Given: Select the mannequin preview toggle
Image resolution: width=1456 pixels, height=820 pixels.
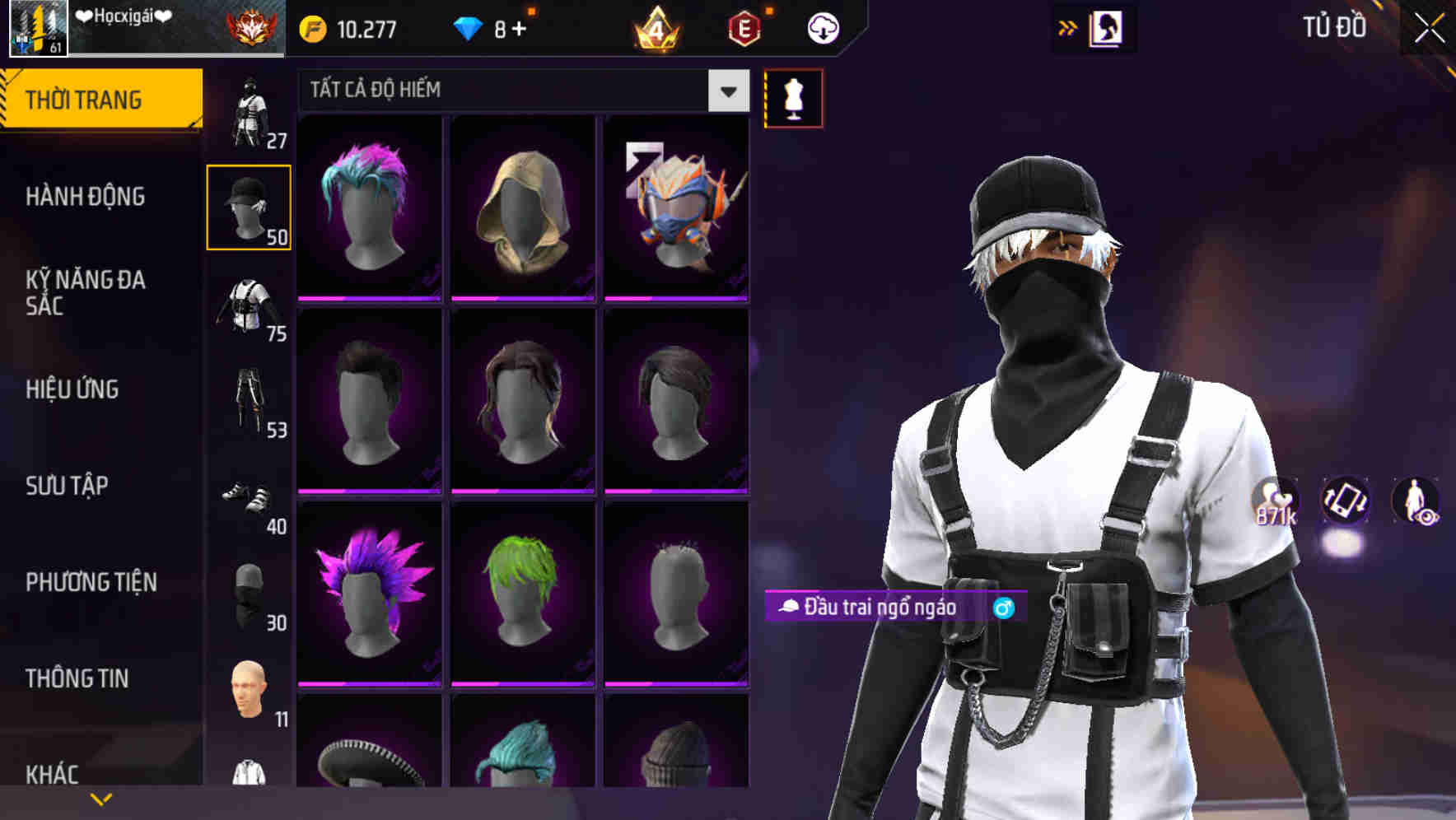Looking at the screenshot, I should [793, 99].
